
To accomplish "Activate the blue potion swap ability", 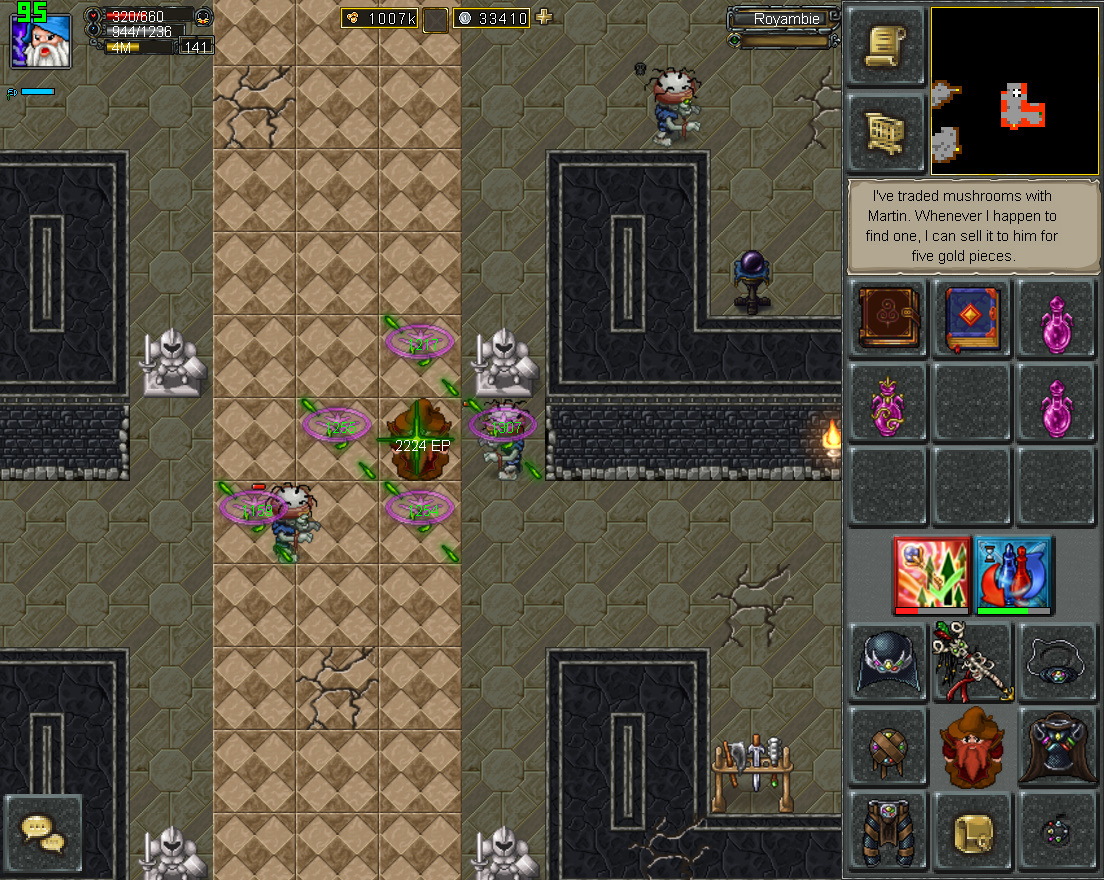I will (1013, 574).
